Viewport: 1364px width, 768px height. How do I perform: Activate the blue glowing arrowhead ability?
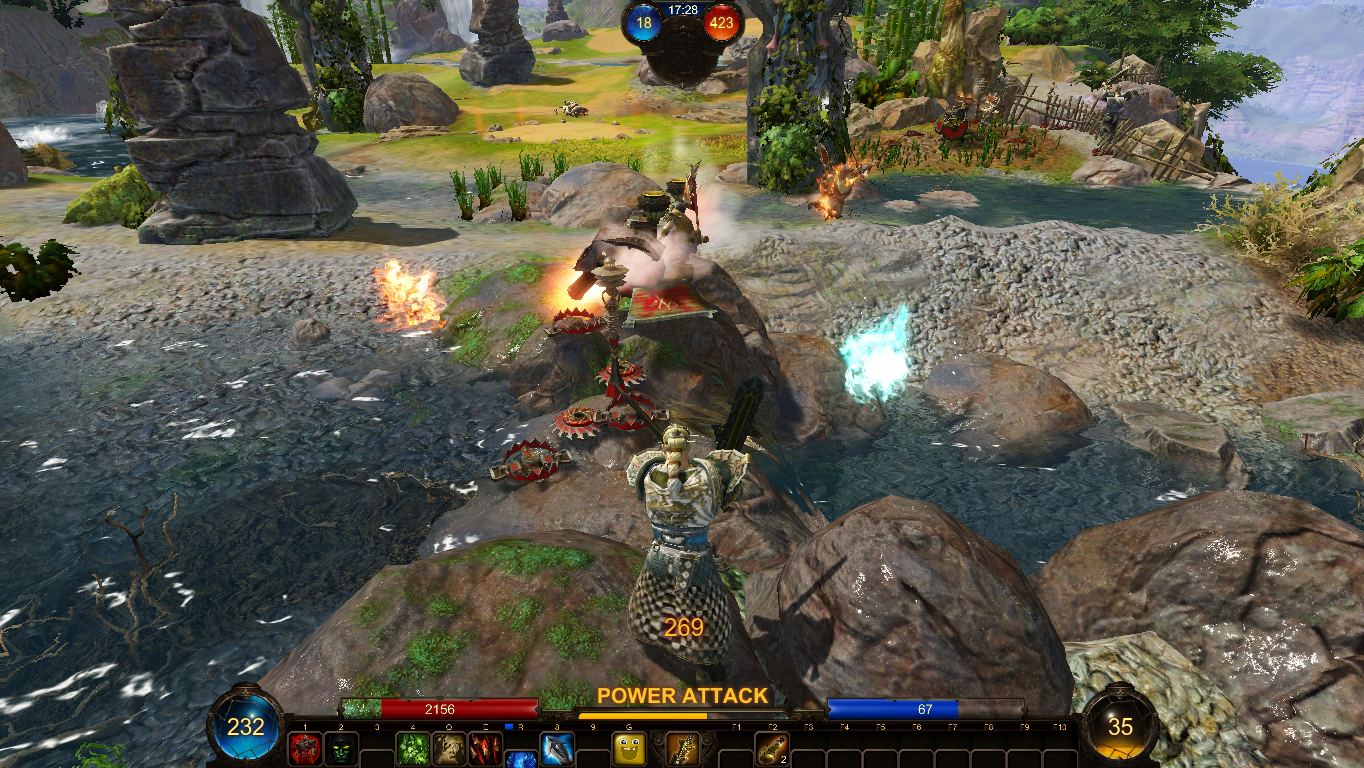tap(556, 749)
